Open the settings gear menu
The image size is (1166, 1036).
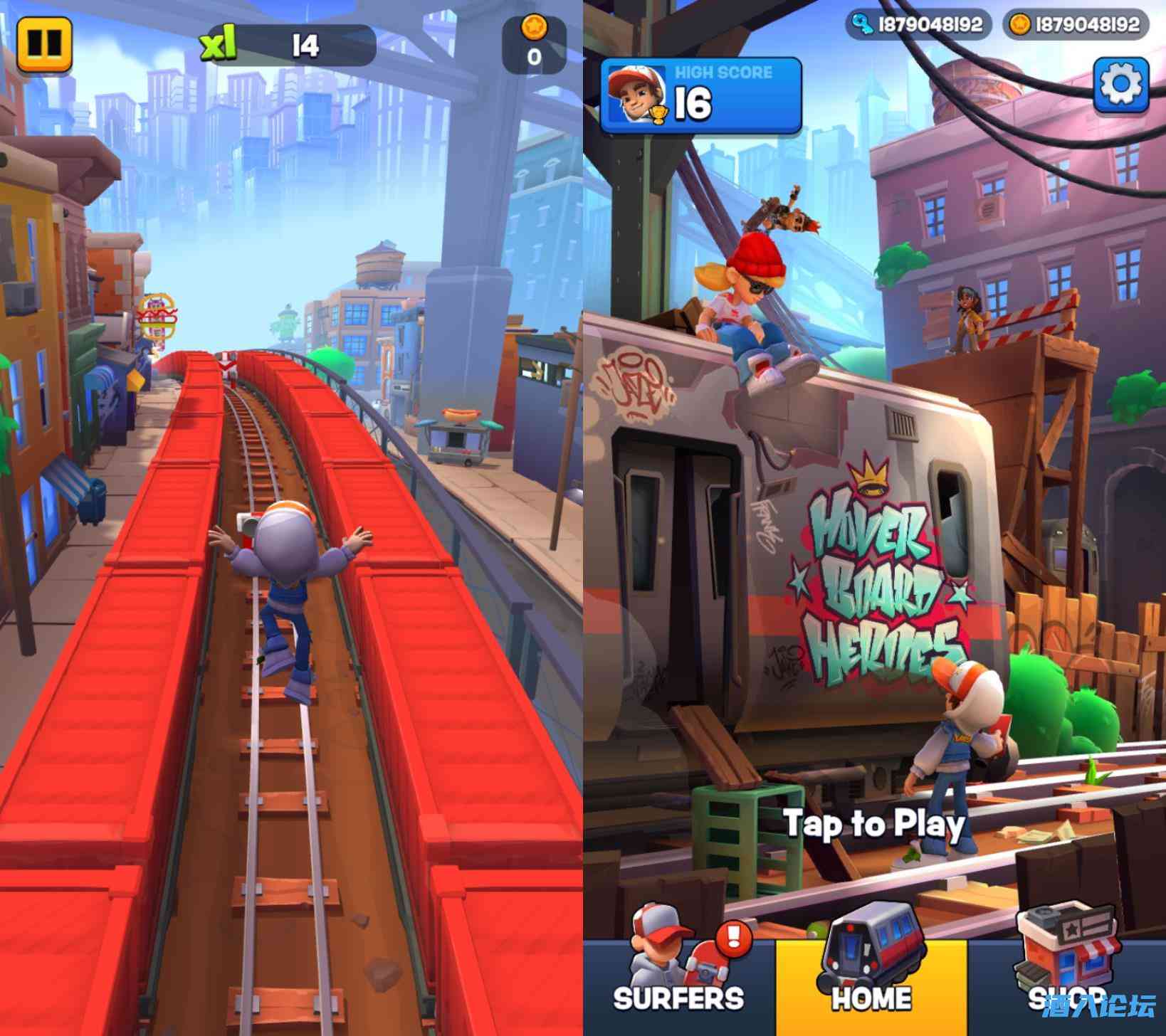1120,84
